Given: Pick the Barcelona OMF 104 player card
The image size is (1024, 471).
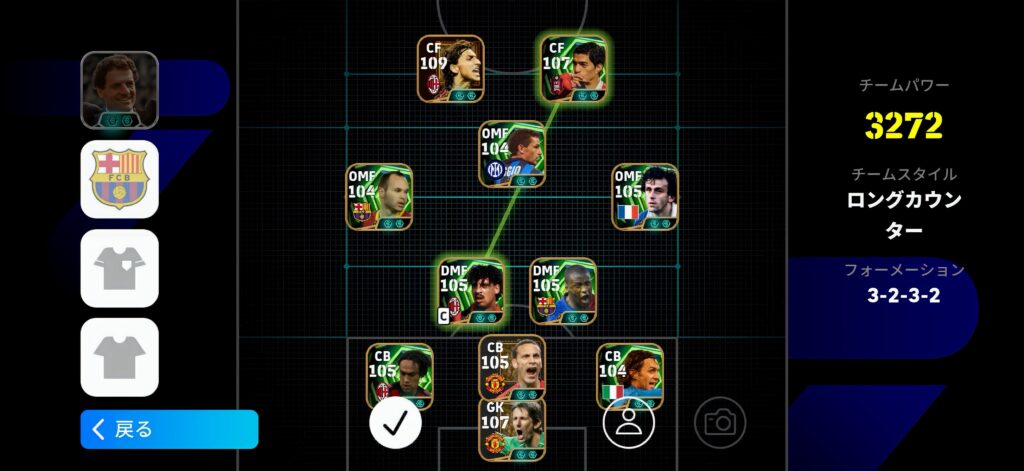Looking at the screenshot, I should 379,197.
